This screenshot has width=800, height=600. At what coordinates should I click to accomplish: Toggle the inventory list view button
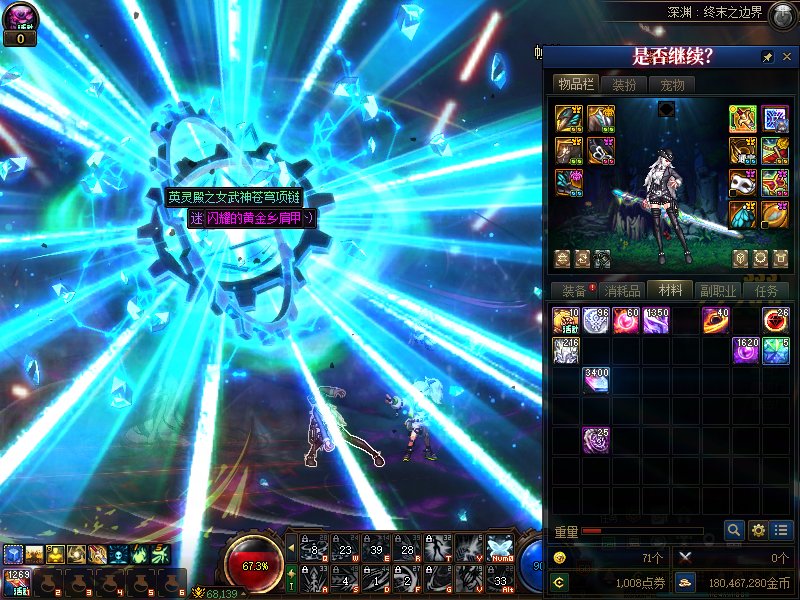[782, 530]
